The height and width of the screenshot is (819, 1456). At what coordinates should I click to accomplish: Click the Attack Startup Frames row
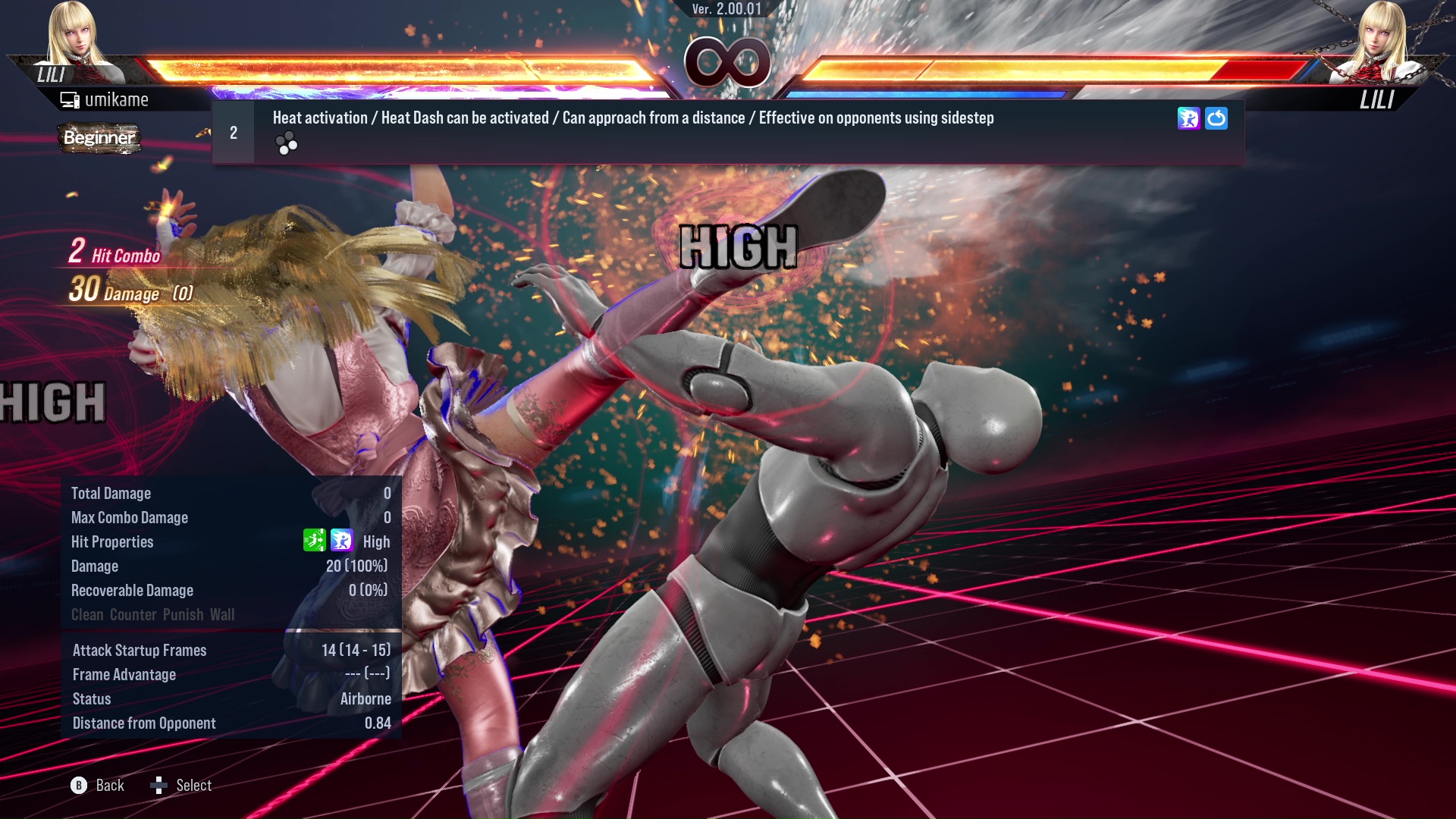(x=227, y=650)
